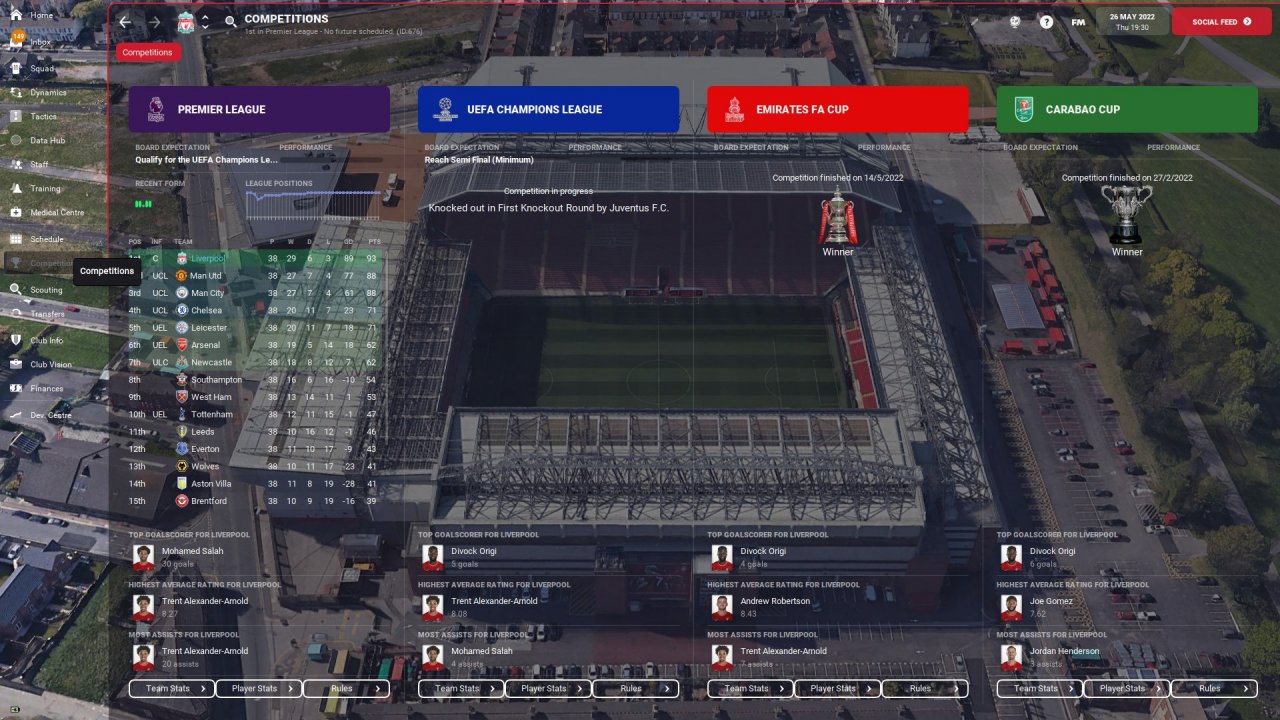Open the Social Feed
This screenshot has width=1280, height=720.
tap(1221, 21)
